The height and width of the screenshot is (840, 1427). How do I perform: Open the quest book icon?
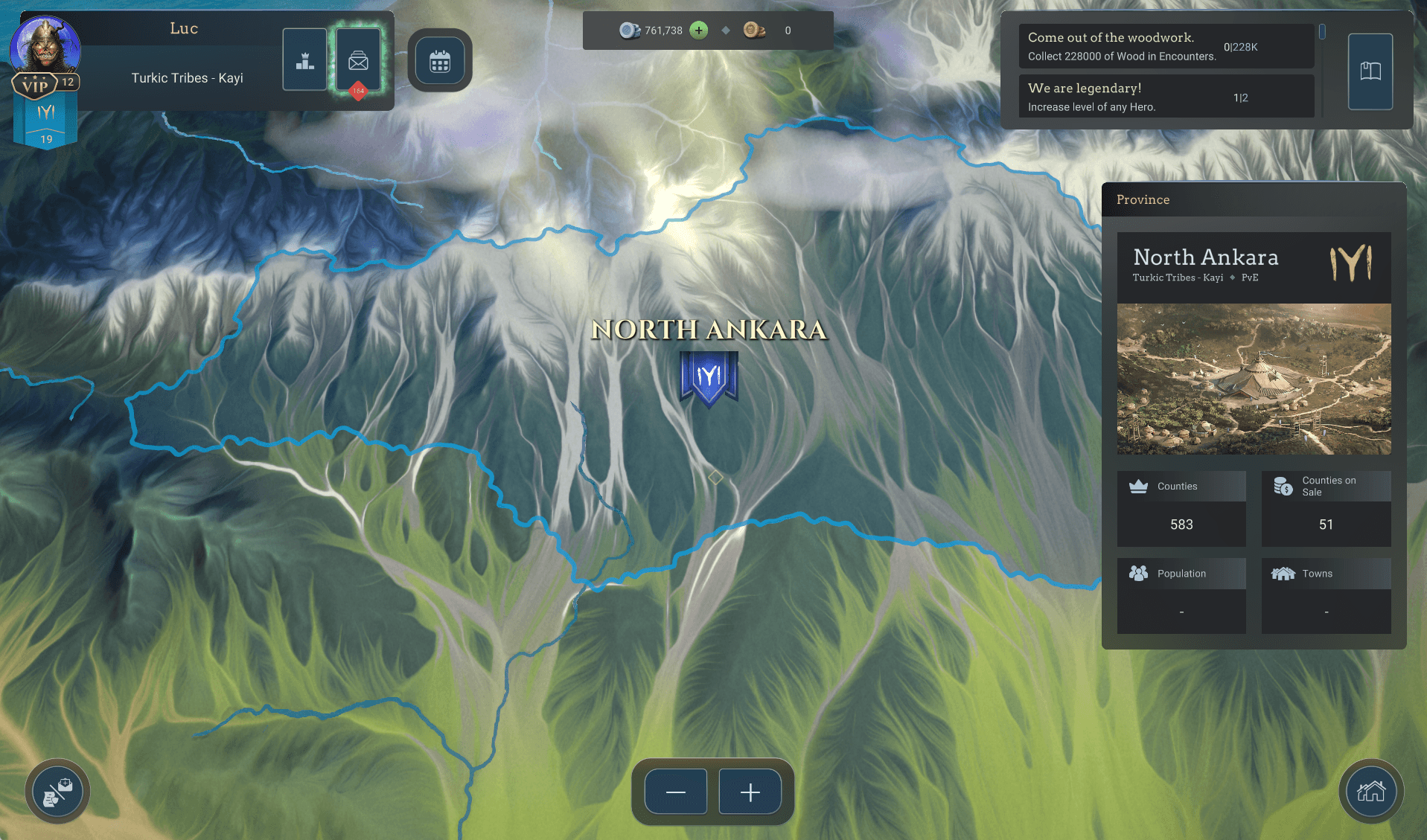click(1370, 71)
